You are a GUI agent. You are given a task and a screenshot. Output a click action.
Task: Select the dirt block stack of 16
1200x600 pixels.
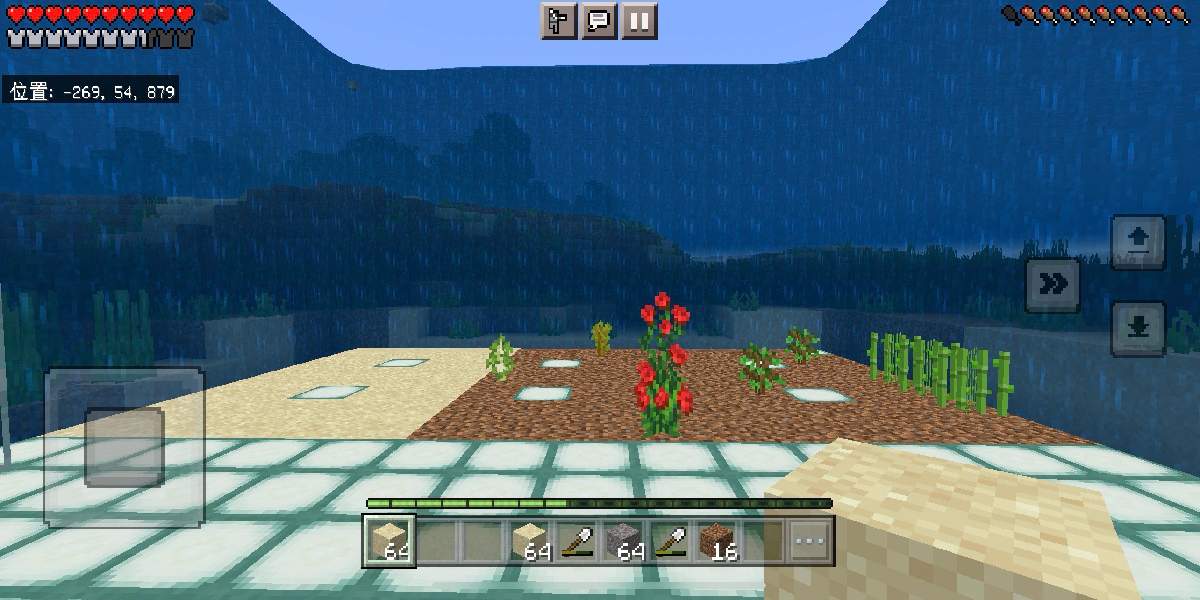pyautogui.click(x=720, y=541)
